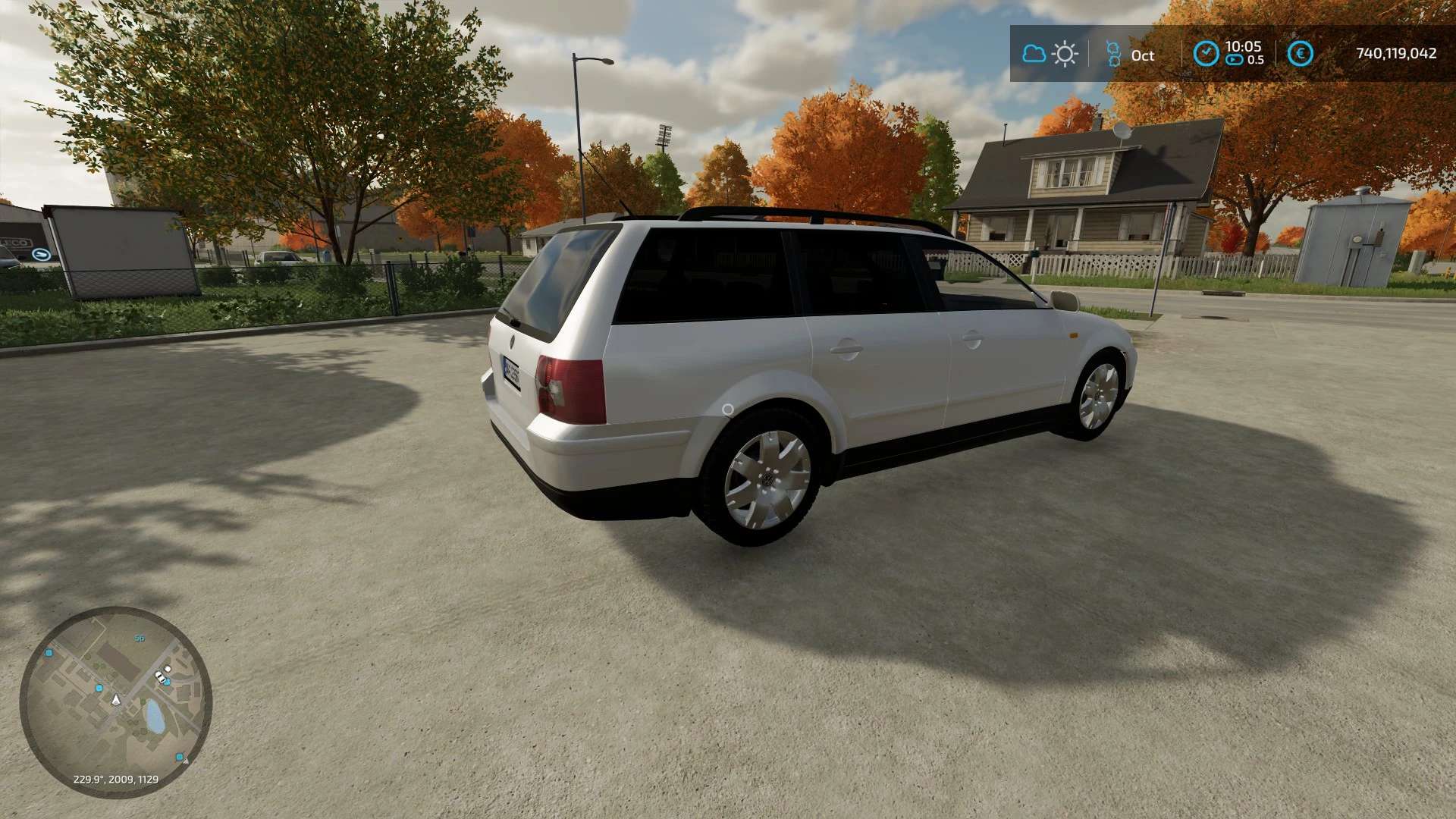Click the blue hotspot marker near the car
Viewport: 1456px width, 819px height.
[x=168, y=682]
